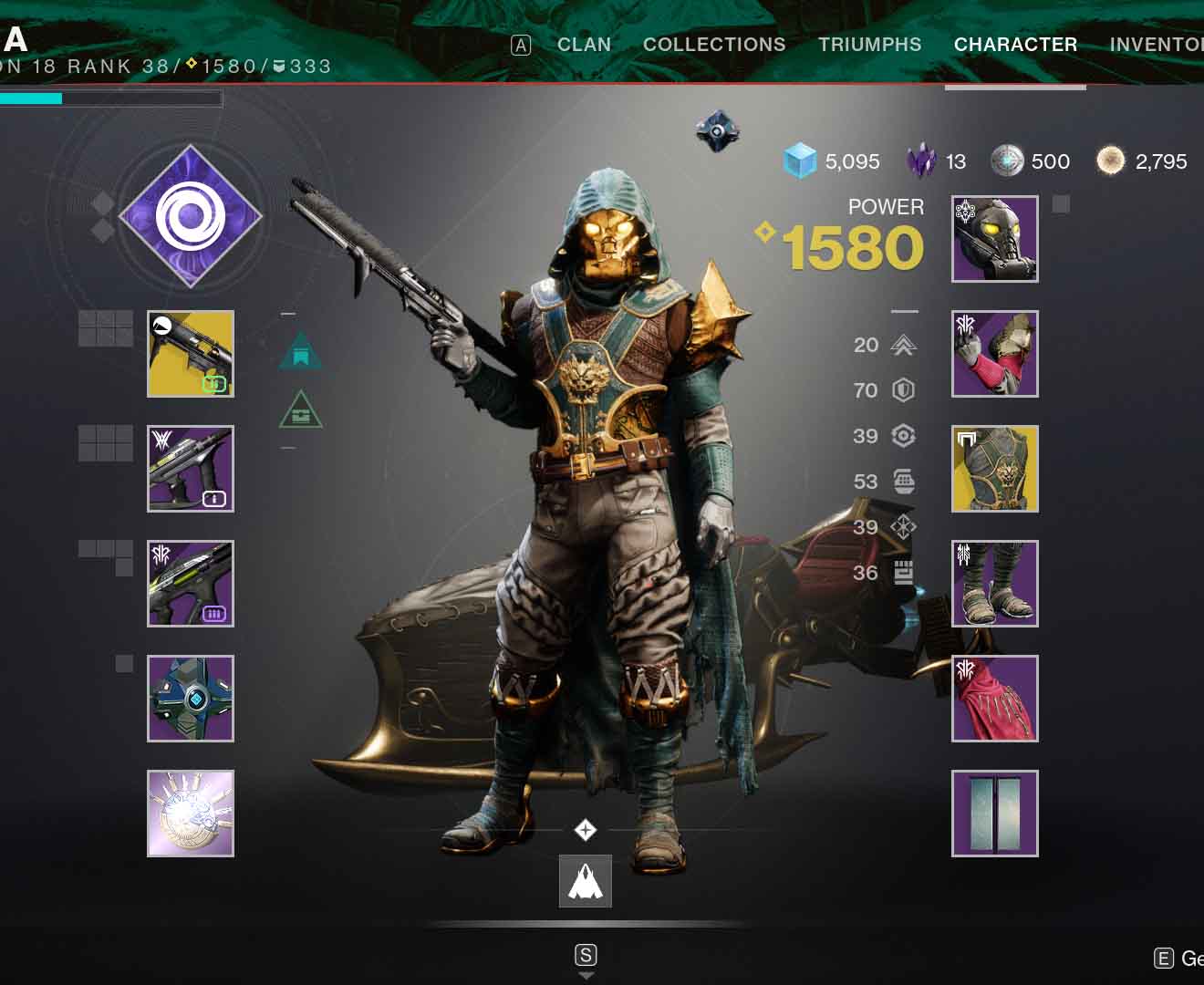Open the leg armor slot
Screen dimensions: 1204x985
pos(993,584)
